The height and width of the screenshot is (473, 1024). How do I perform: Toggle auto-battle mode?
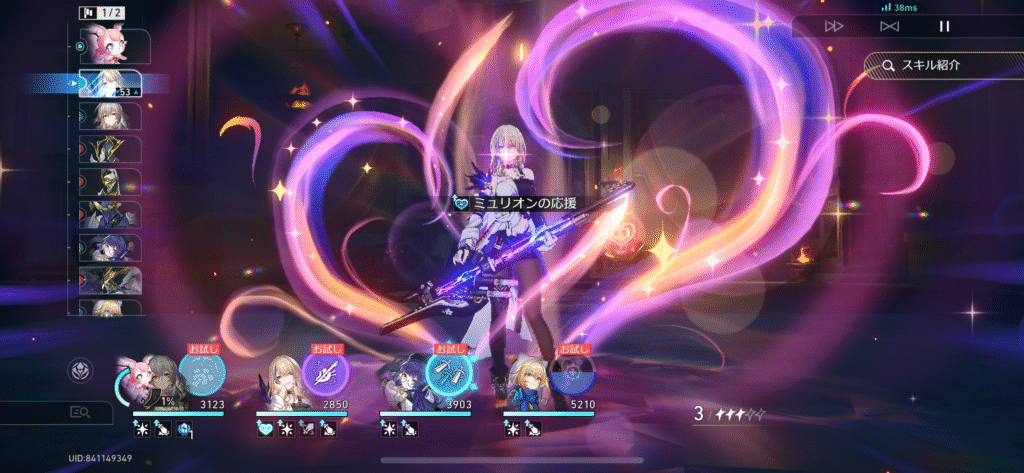pos(889,27)
